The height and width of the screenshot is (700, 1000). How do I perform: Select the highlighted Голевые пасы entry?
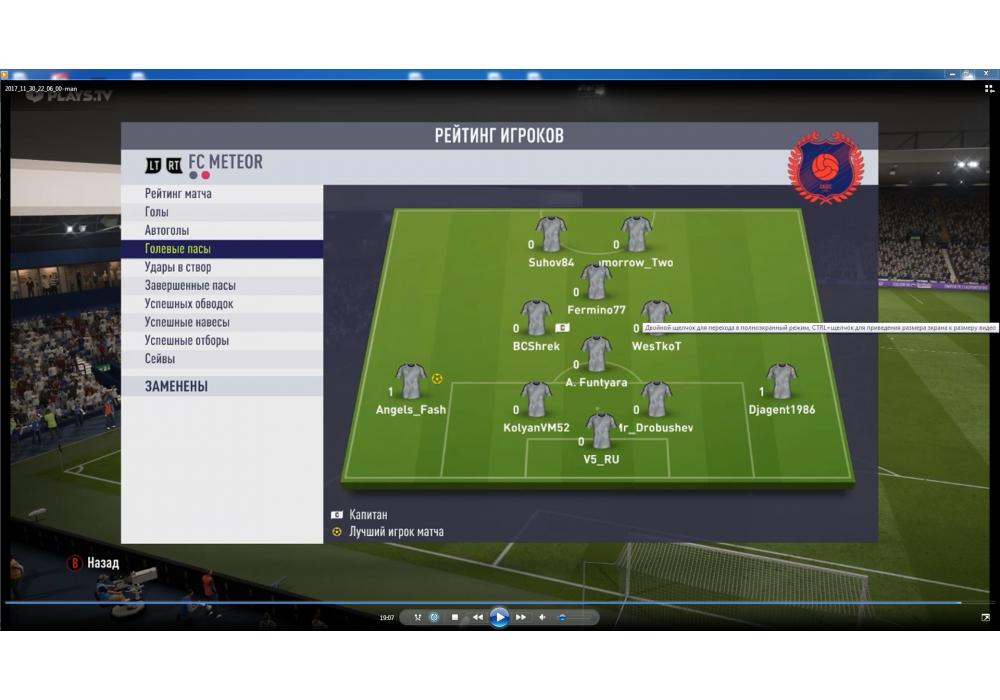(x=178, y=249)
